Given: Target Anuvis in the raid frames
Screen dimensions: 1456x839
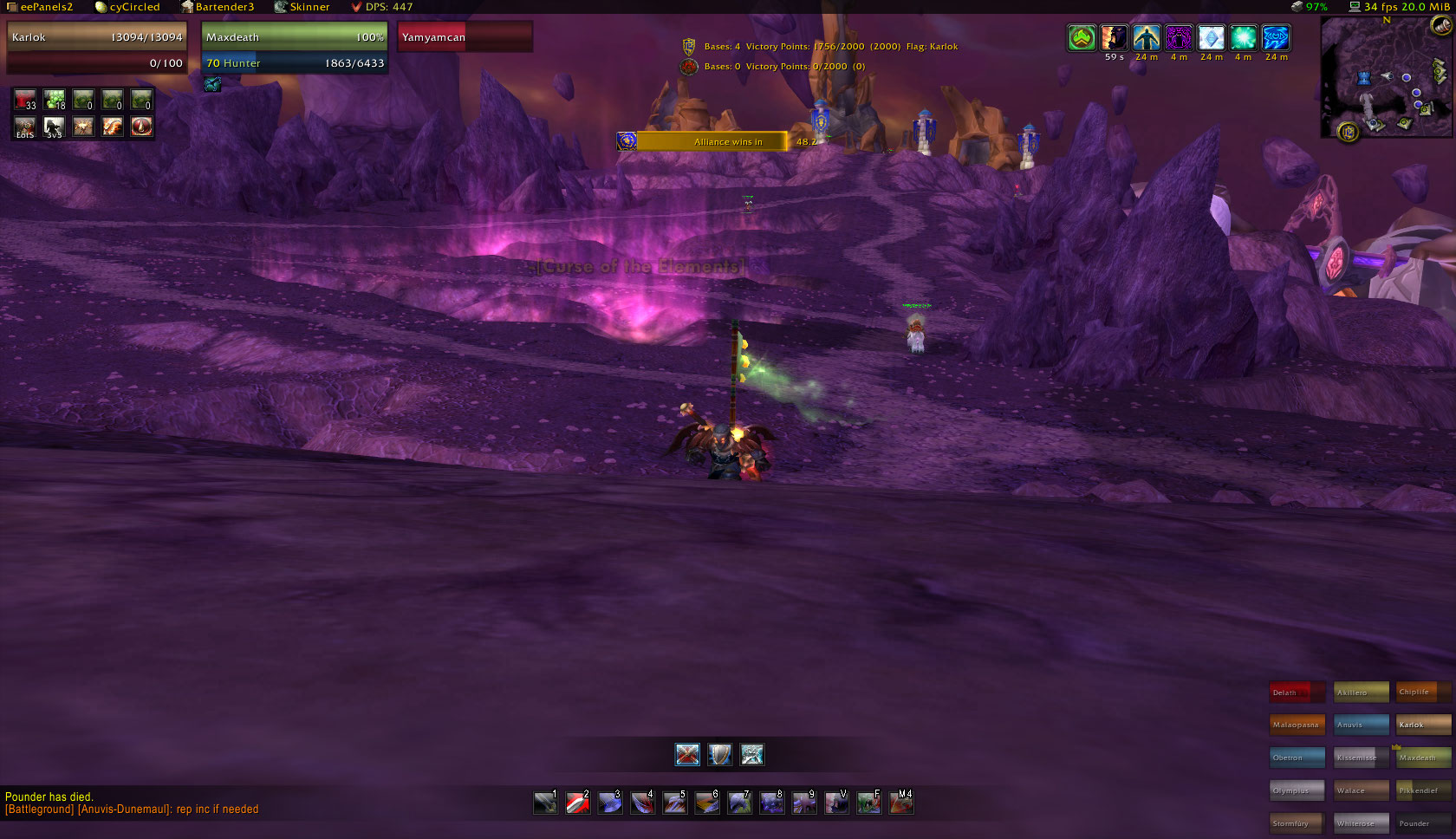Looking at the screenshot, I should point(1361,725).
